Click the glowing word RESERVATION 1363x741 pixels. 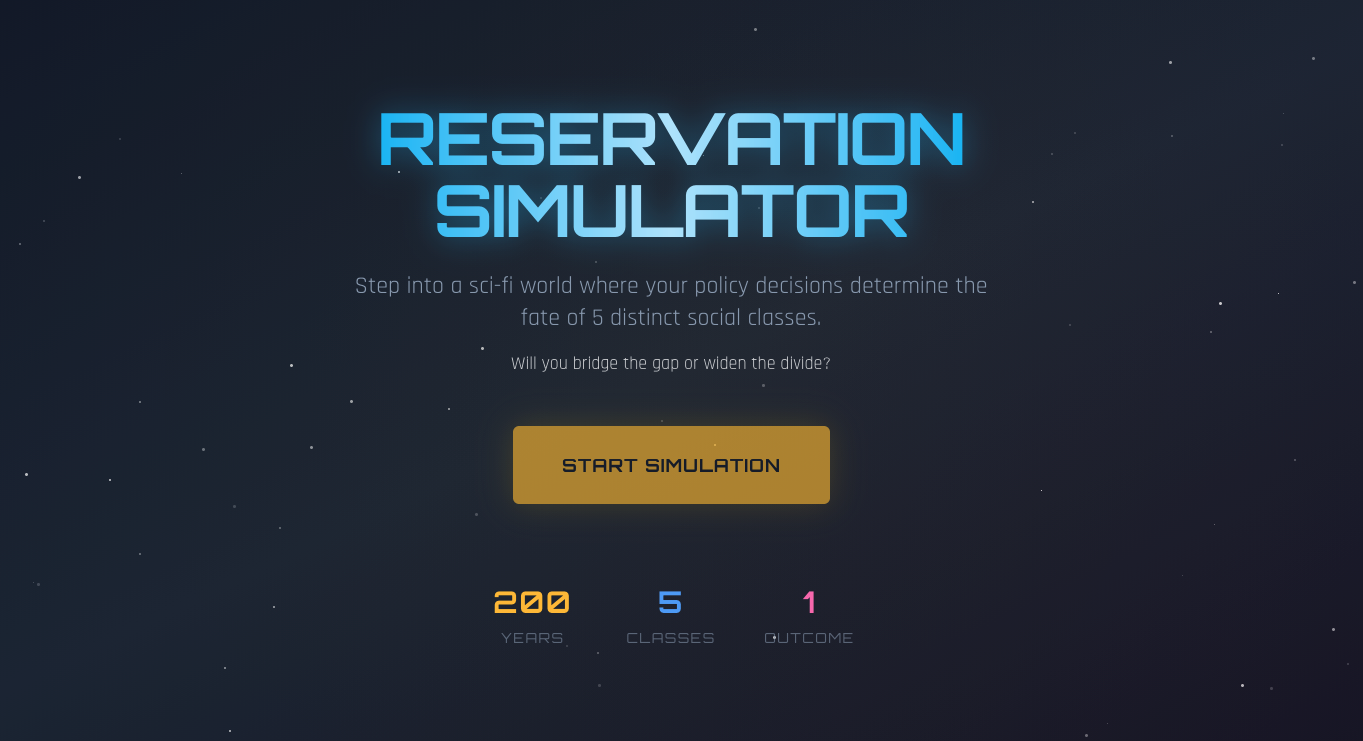click(x=670, y=140)
